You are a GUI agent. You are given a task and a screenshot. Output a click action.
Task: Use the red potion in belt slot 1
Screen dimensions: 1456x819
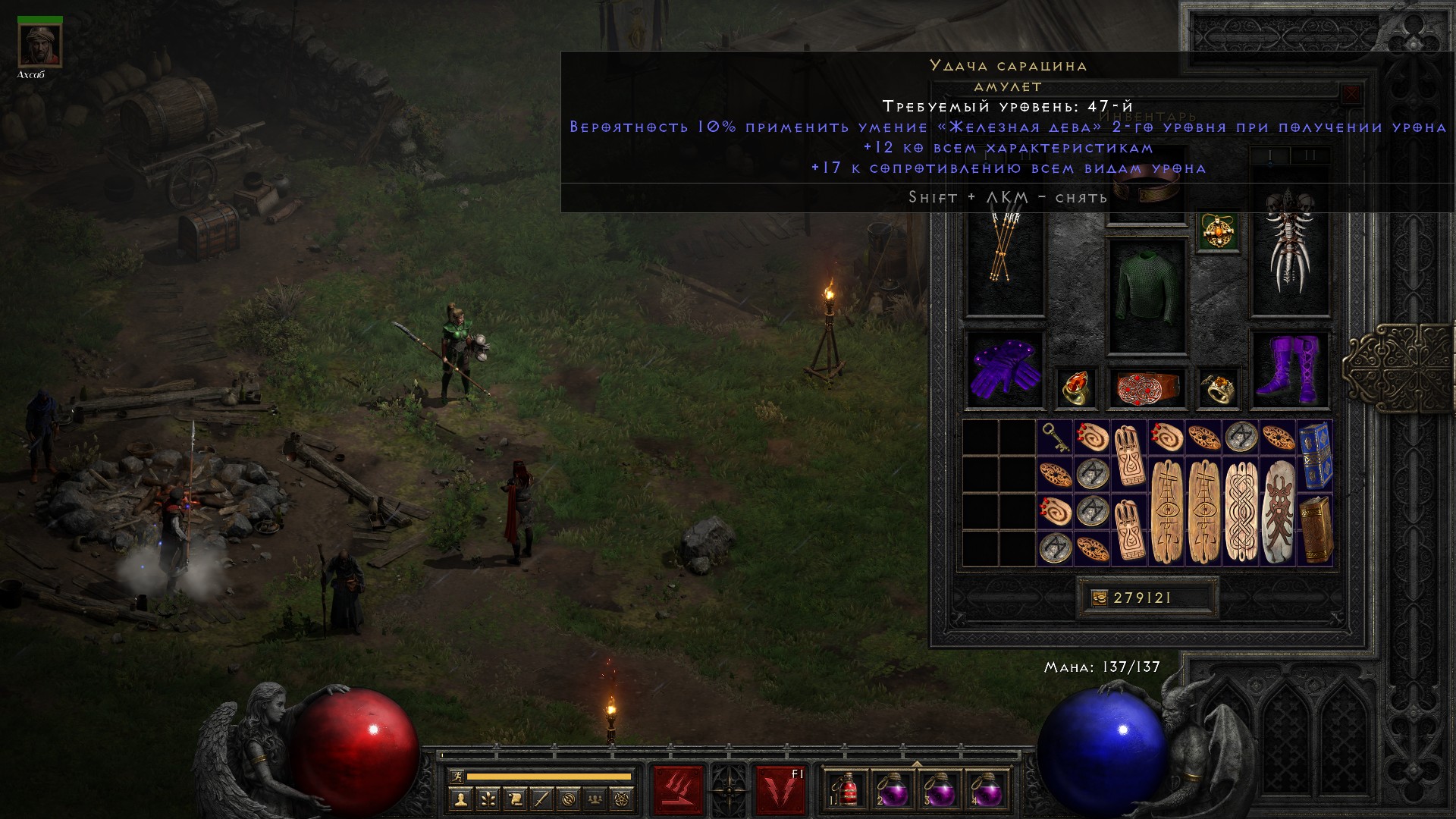click(x=846, y=792)
